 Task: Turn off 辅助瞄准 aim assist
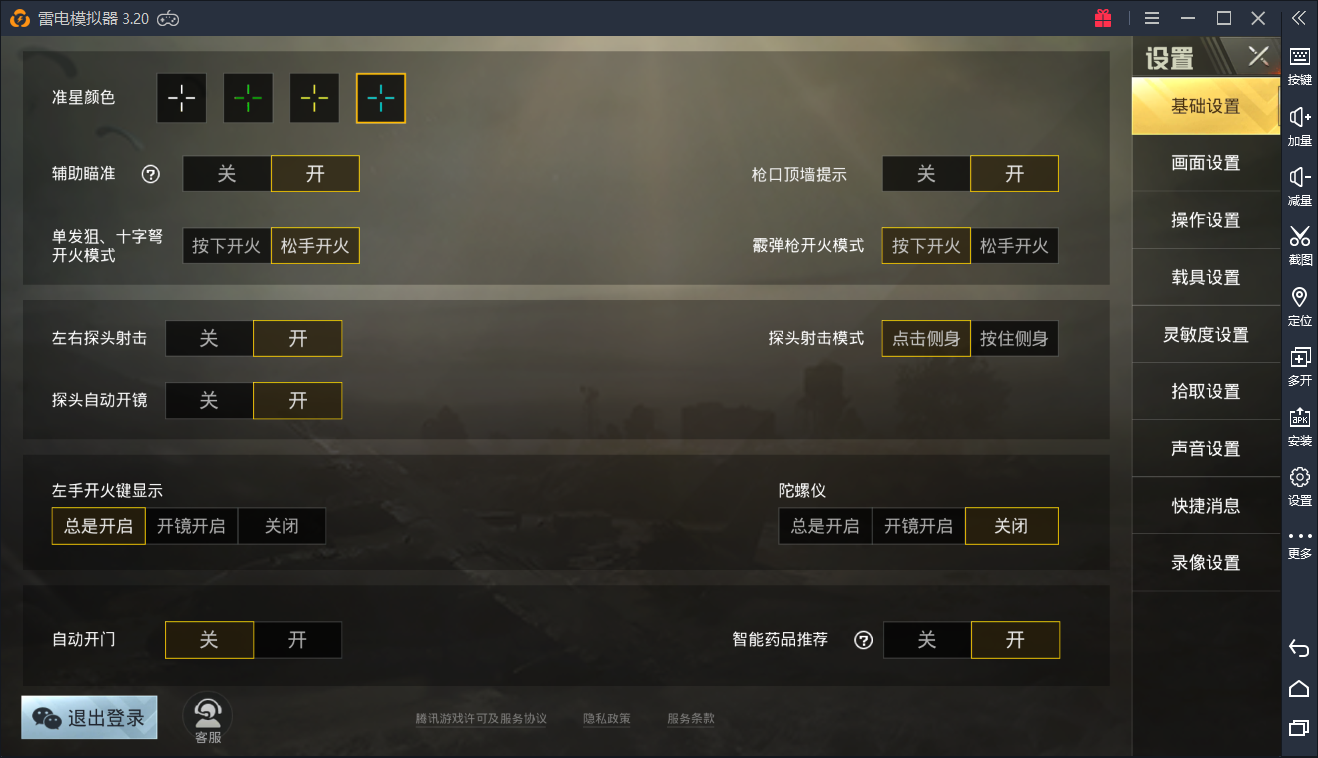tap(226, 173)
